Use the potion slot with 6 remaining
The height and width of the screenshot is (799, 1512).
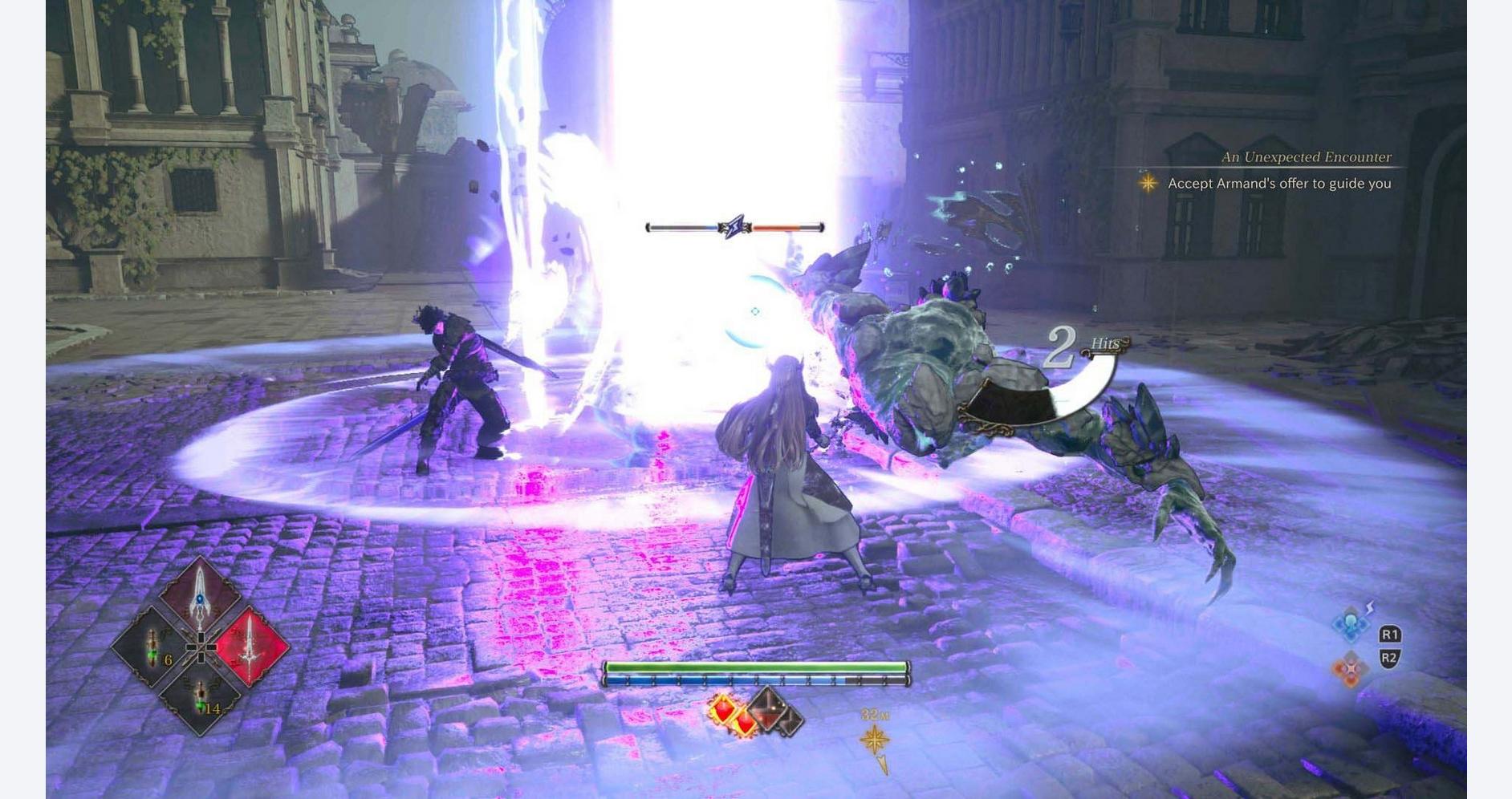tap(151, 647)
